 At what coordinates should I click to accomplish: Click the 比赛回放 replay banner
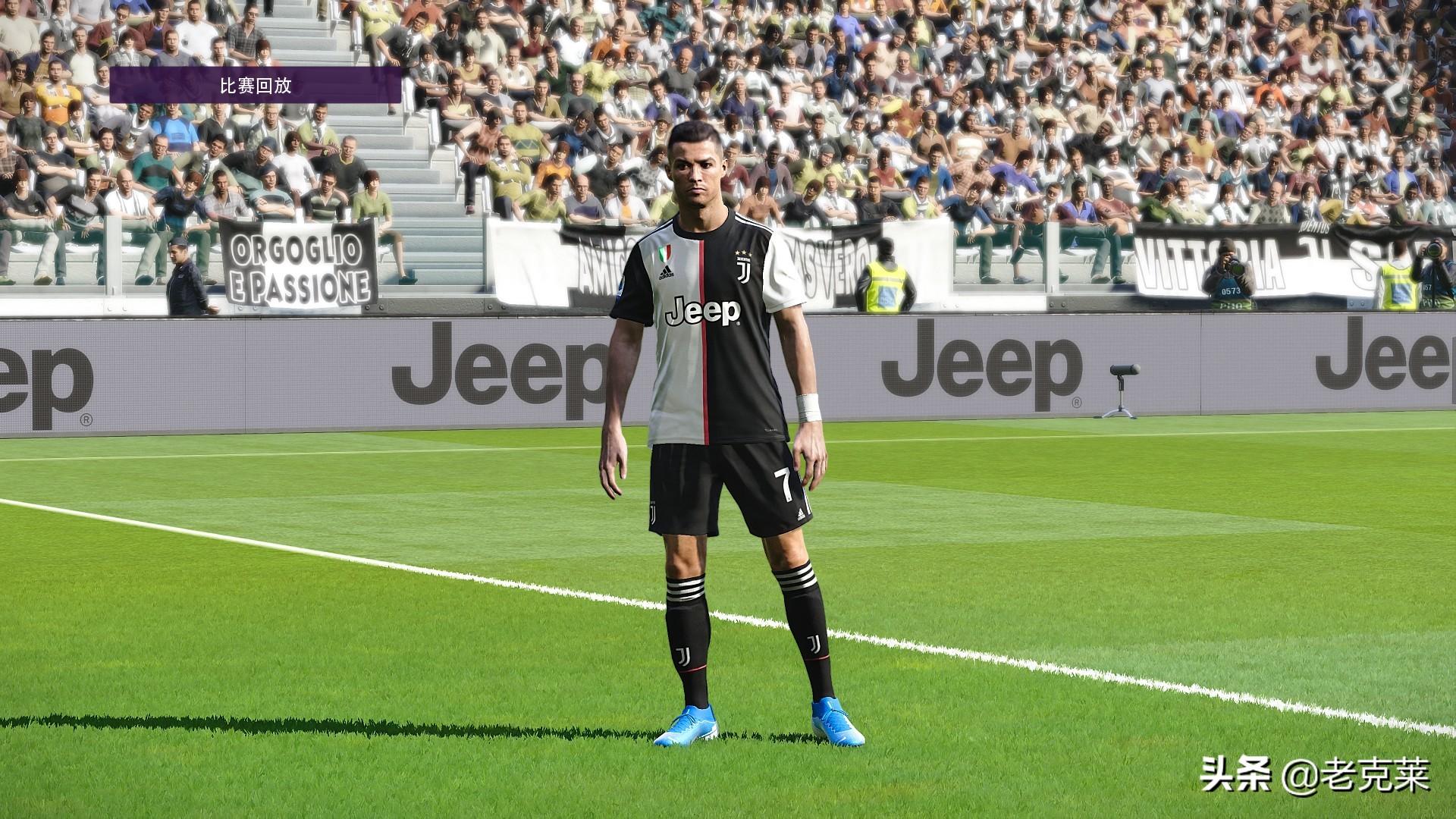tap(256, 85)
